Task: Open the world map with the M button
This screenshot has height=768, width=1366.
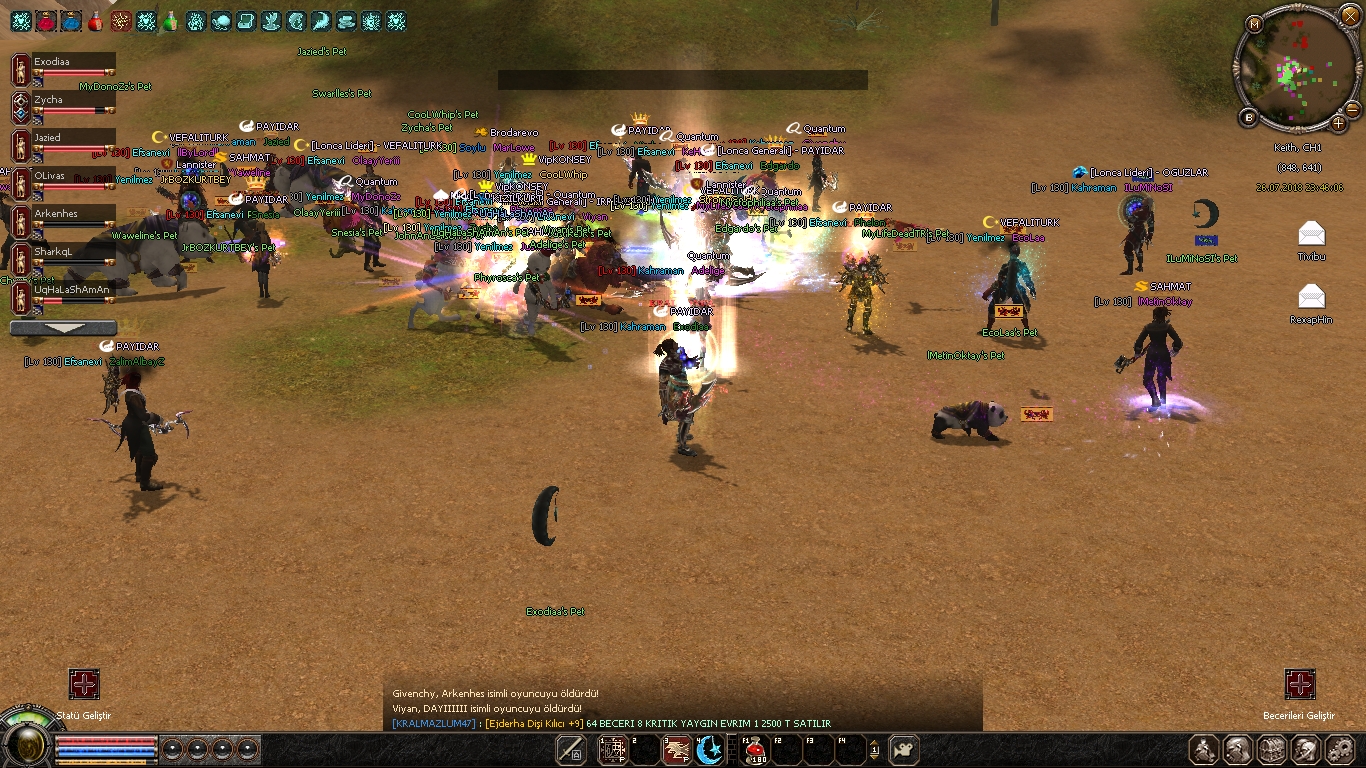Action: pyautogui.click(x=1255, y=24)
